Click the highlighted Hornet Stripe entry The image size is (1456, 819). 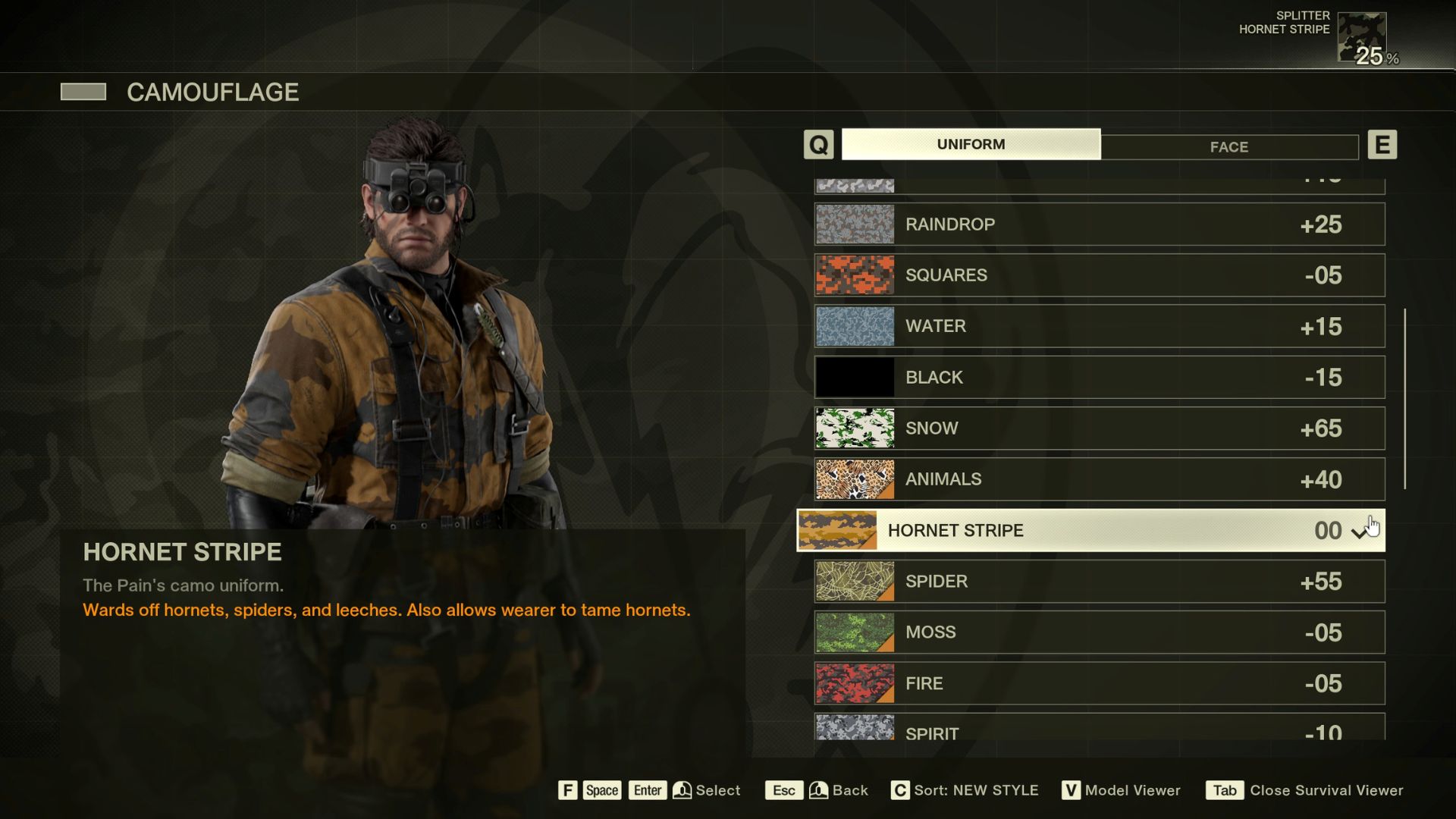pos(1090,530)
